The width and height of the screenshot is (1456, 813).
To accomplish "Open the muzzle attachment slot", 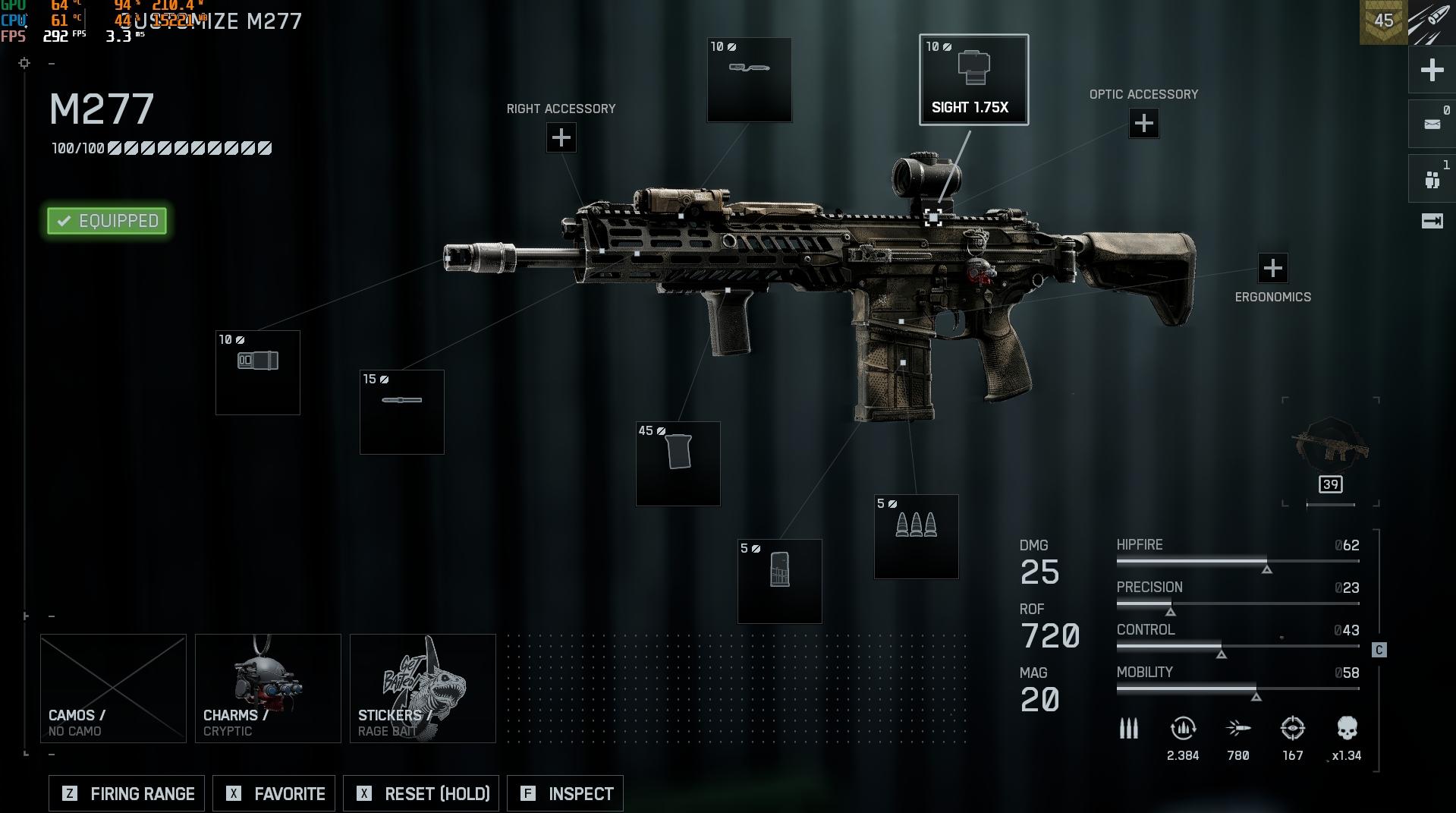I will click(258, 373).
